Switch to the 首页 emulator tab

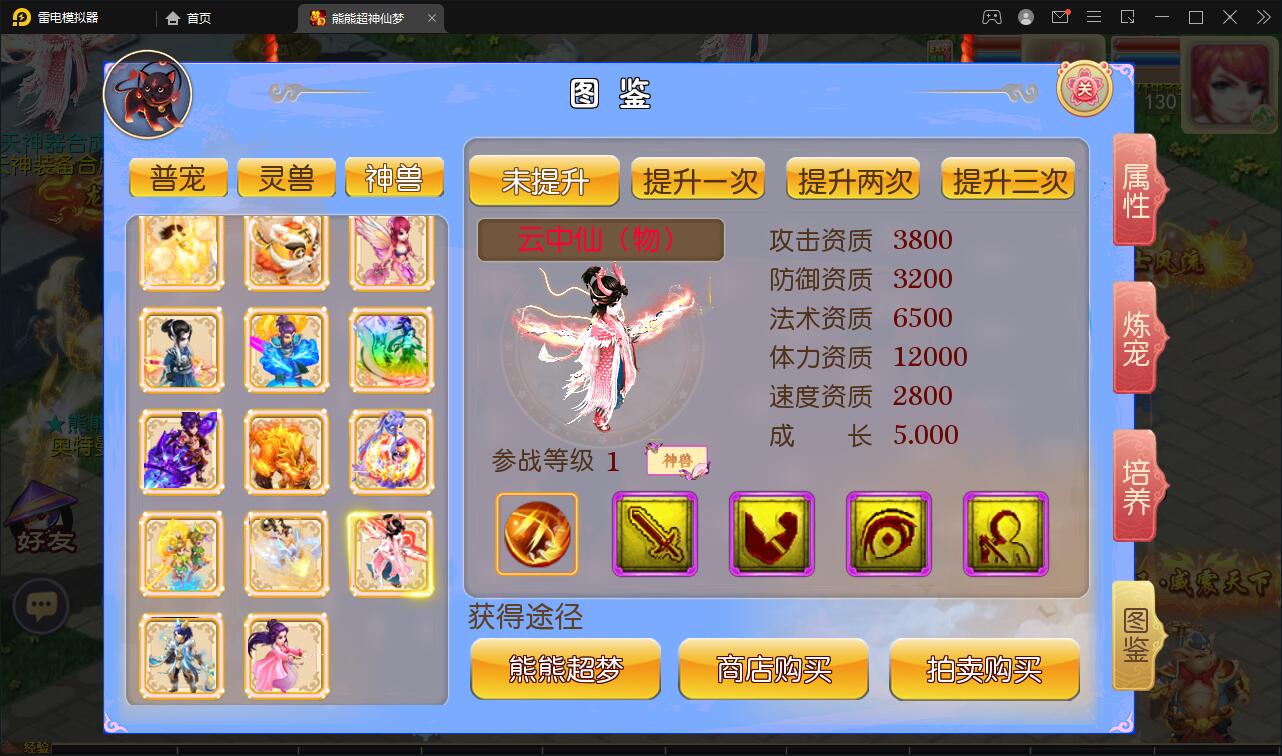tap(189, 17)
